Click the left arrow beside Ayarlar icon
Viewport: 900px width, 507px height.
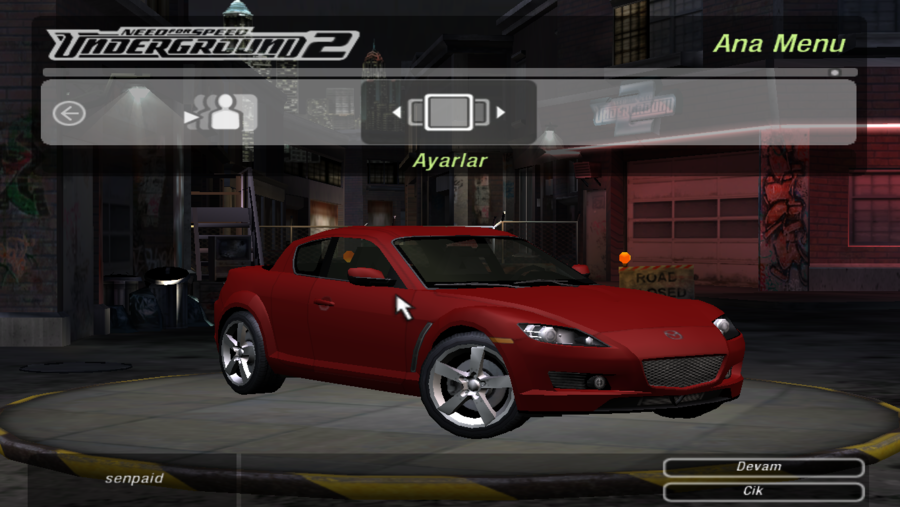click(x=396, y=113)
